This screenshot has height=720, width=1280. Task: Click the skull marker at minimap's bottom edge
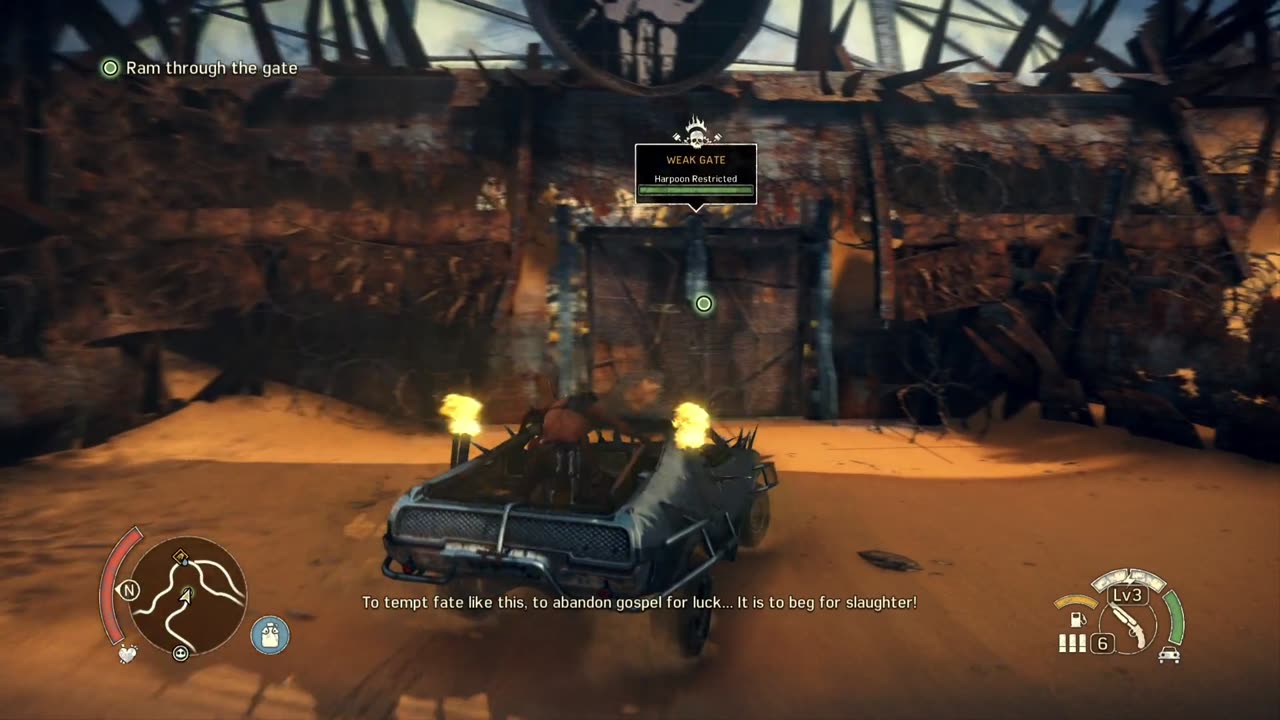[181, 654]
